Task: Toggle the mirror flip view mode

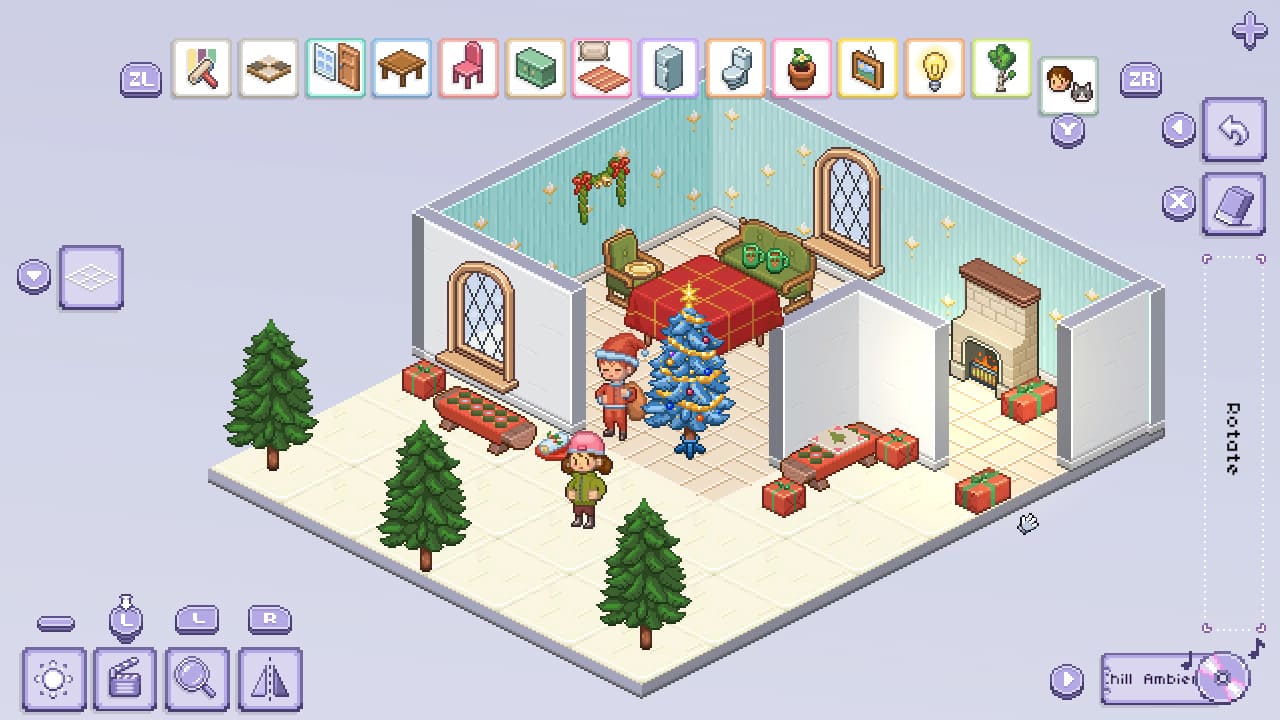Action: (x=268, y=678)
